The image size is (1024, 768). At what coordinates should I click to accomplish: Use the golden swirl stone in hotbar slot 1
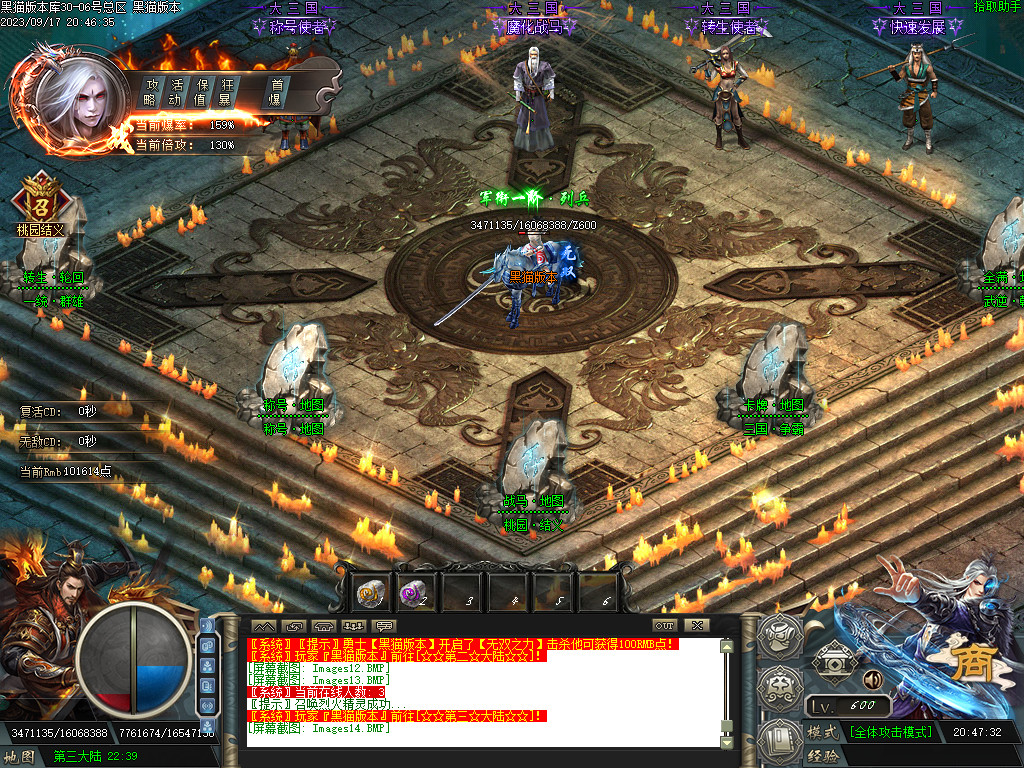(371, 592)
